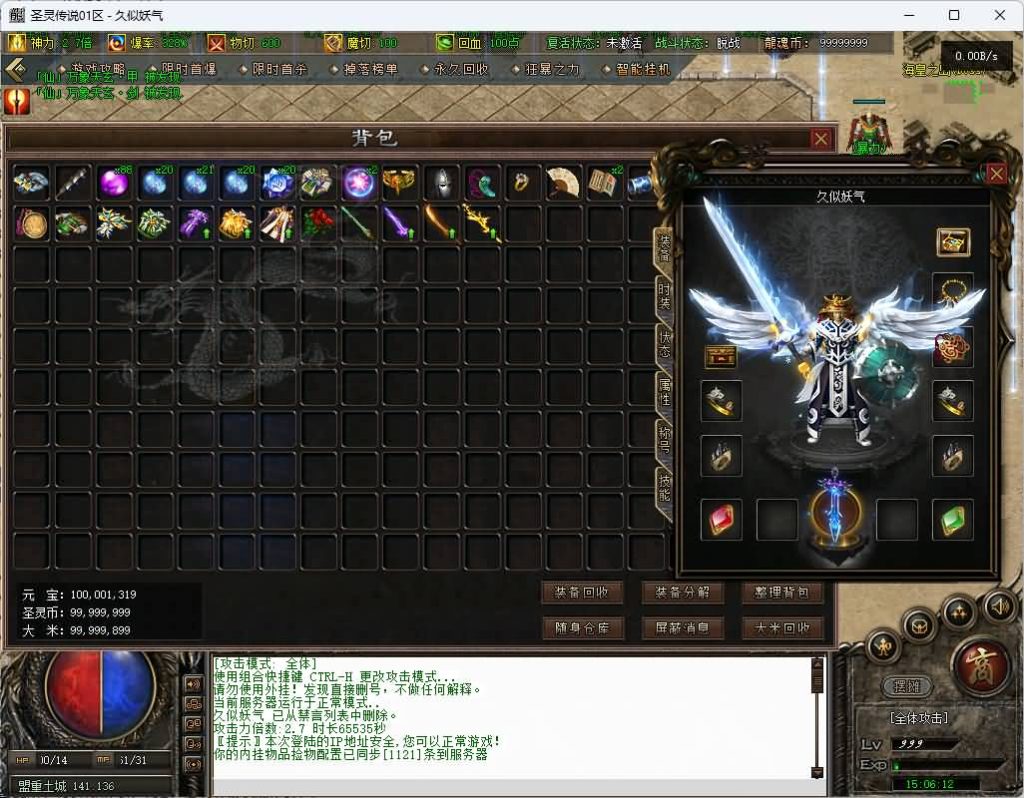Select the red gem equipment slot
This screenshot has width=1024, height=798.
[x=721, y=520]
